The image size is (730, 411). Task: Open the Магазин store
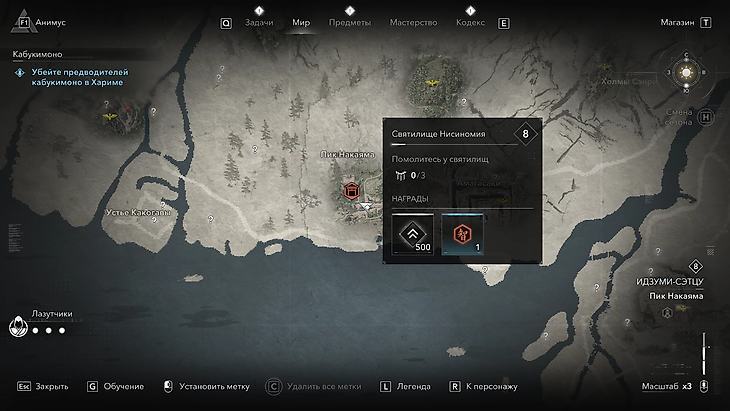pyautogui.click(x=684, y=22)
